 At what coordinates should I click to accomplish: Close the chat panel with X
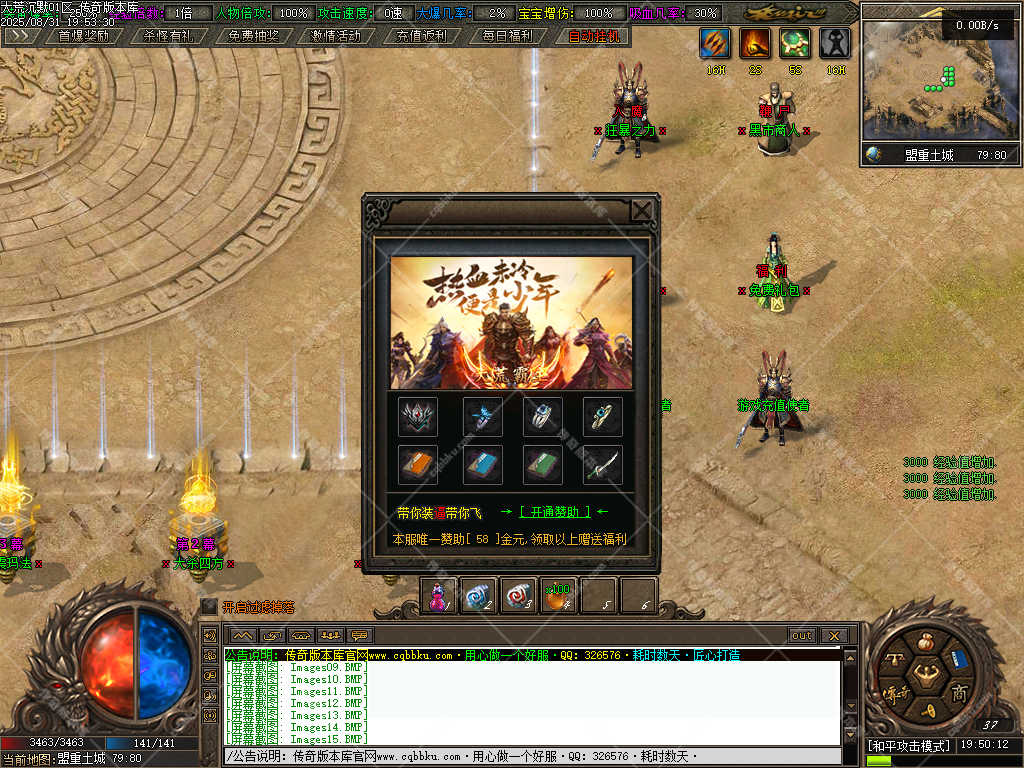point(834,635)
